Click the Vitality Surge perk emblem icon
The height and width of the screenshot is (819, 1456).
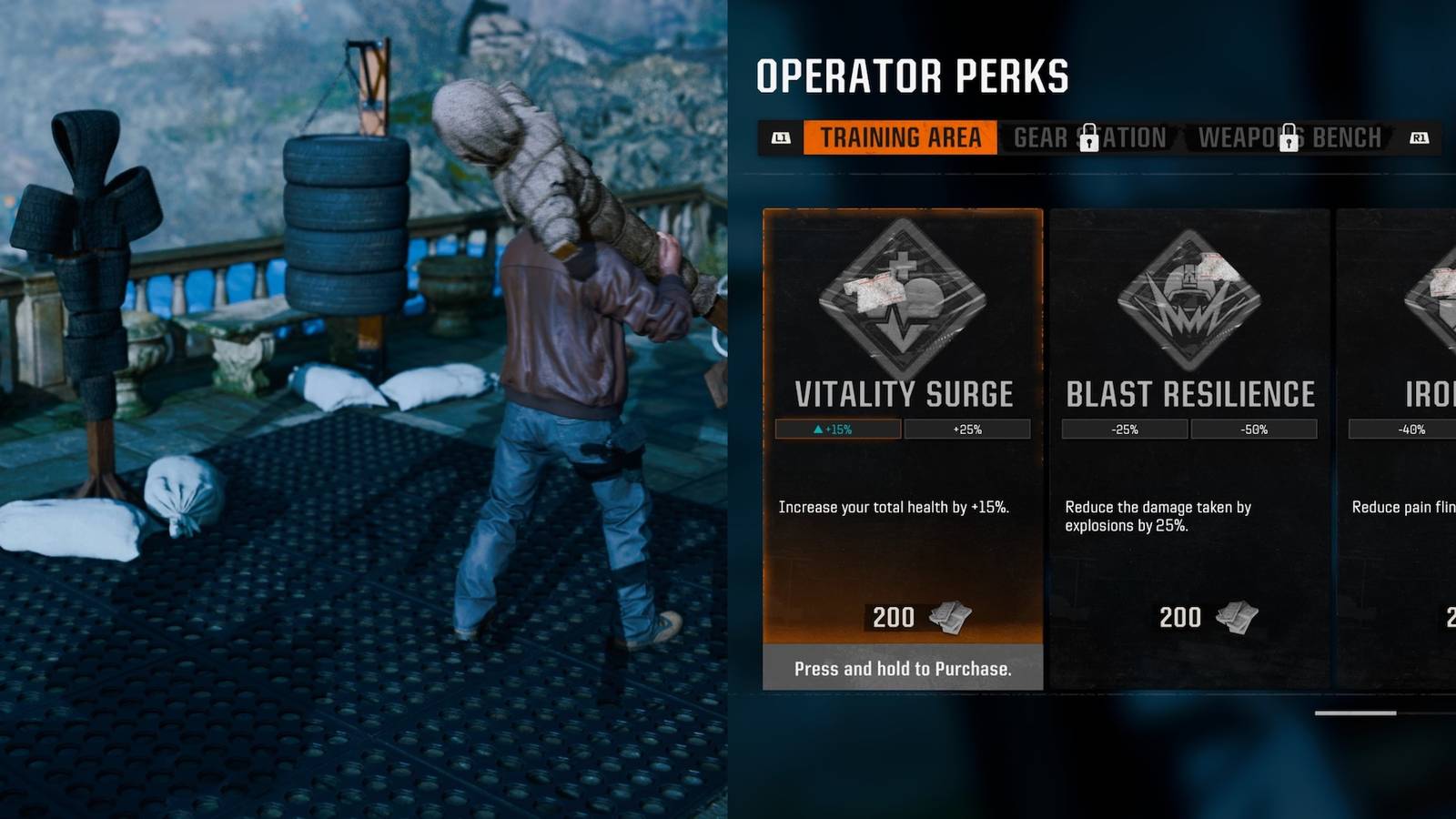tap(903, 296)
